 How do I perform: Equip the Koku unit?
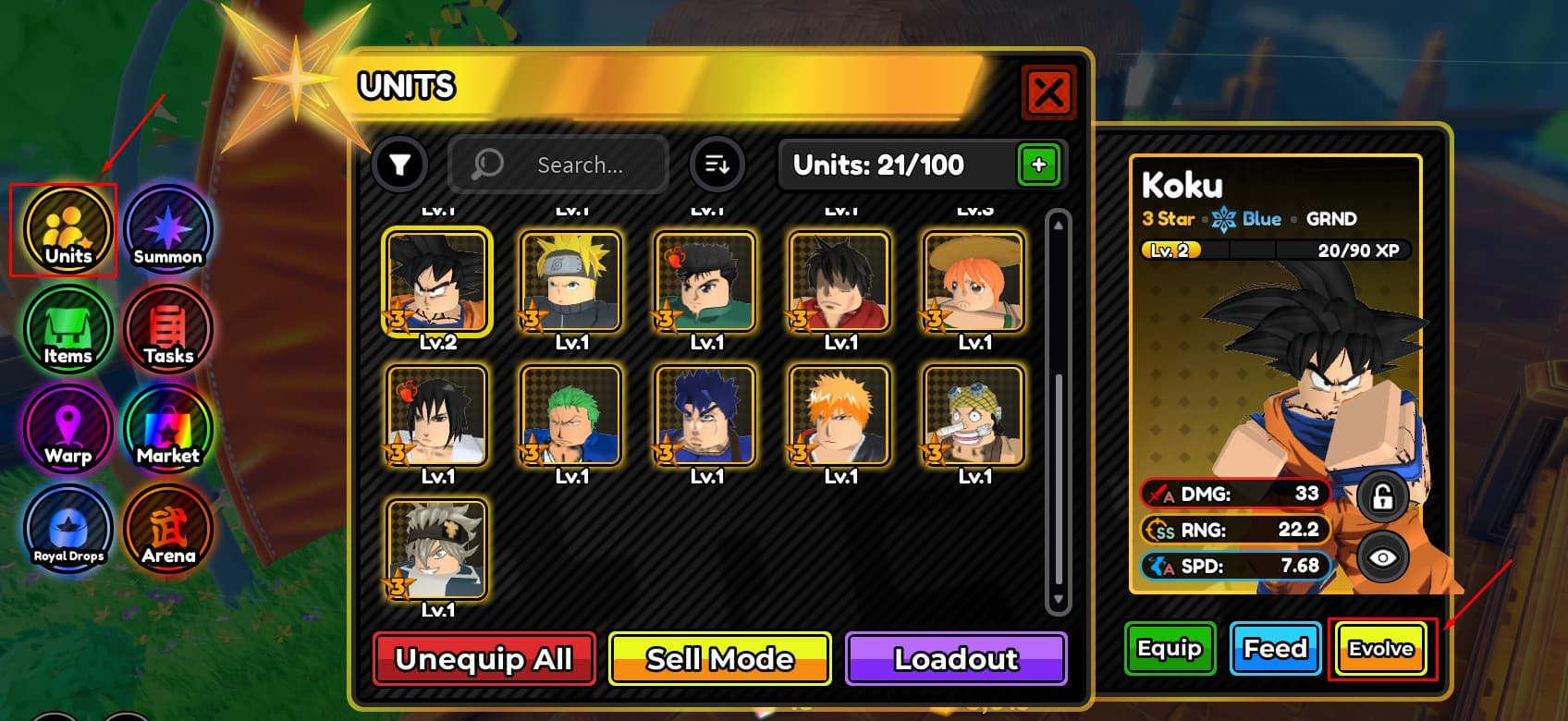click(1170, 649)
